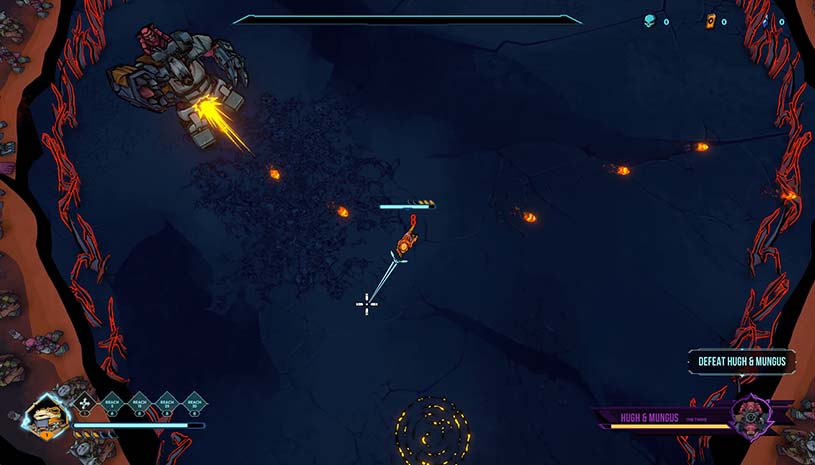Select the white cross ability diamond
The height and width of the screenshot is (465, 815).
84,403
